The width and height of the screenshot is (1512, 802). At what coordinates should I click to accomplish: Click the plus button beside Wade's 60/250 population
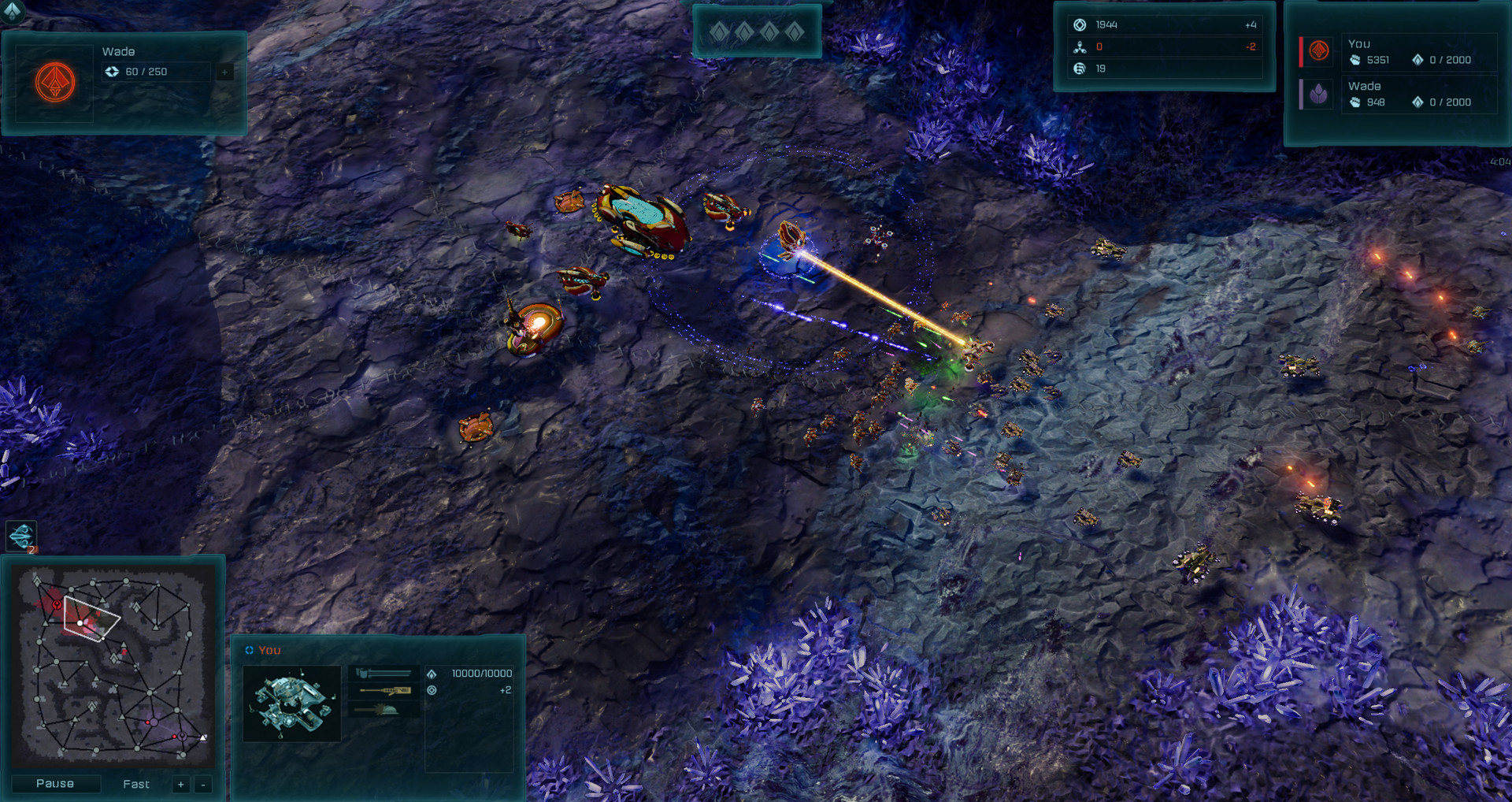(x=224, y=72)
